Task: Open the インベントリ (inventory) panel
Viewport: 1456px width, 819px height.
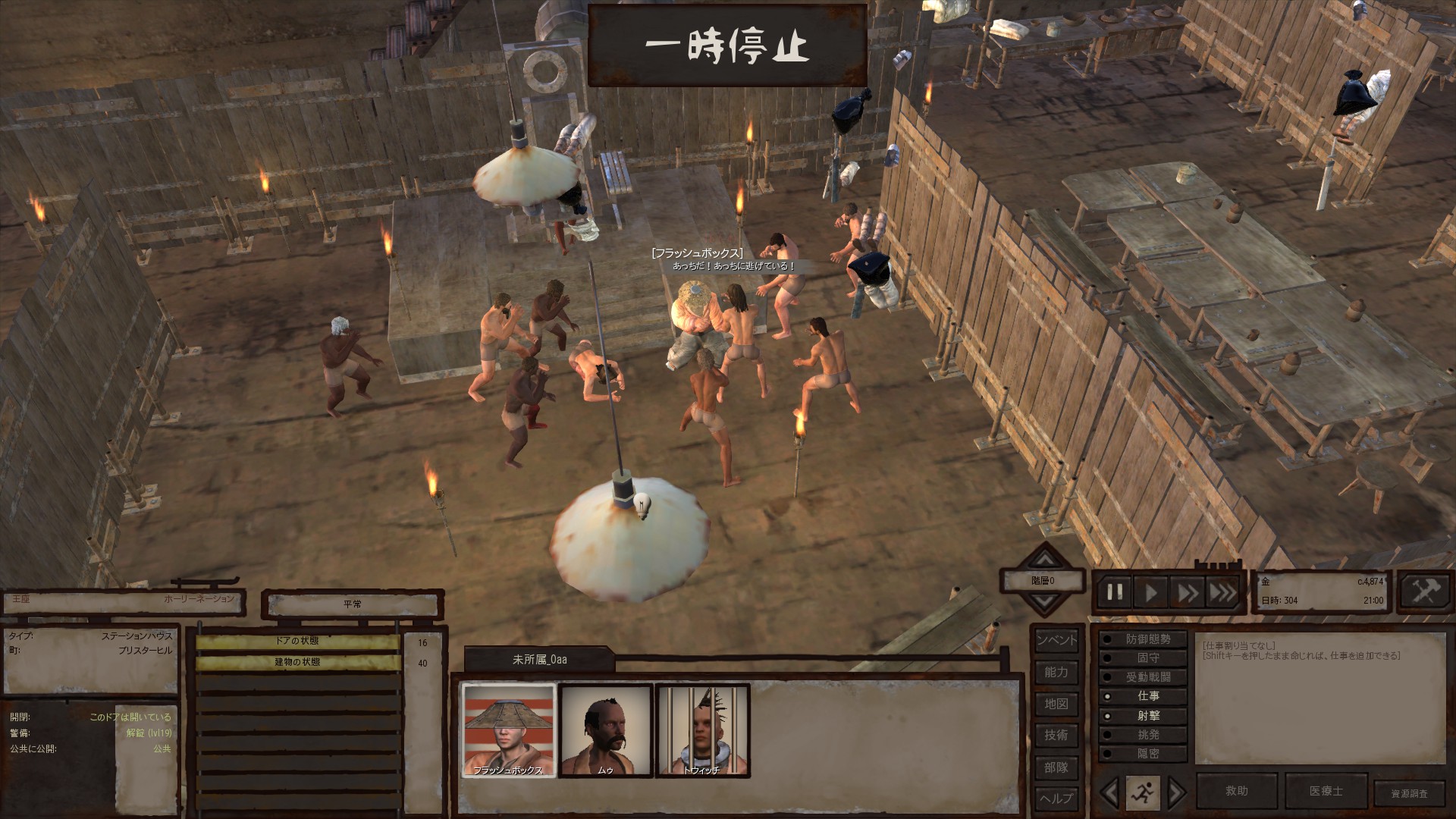Action: click(1056, 640)
